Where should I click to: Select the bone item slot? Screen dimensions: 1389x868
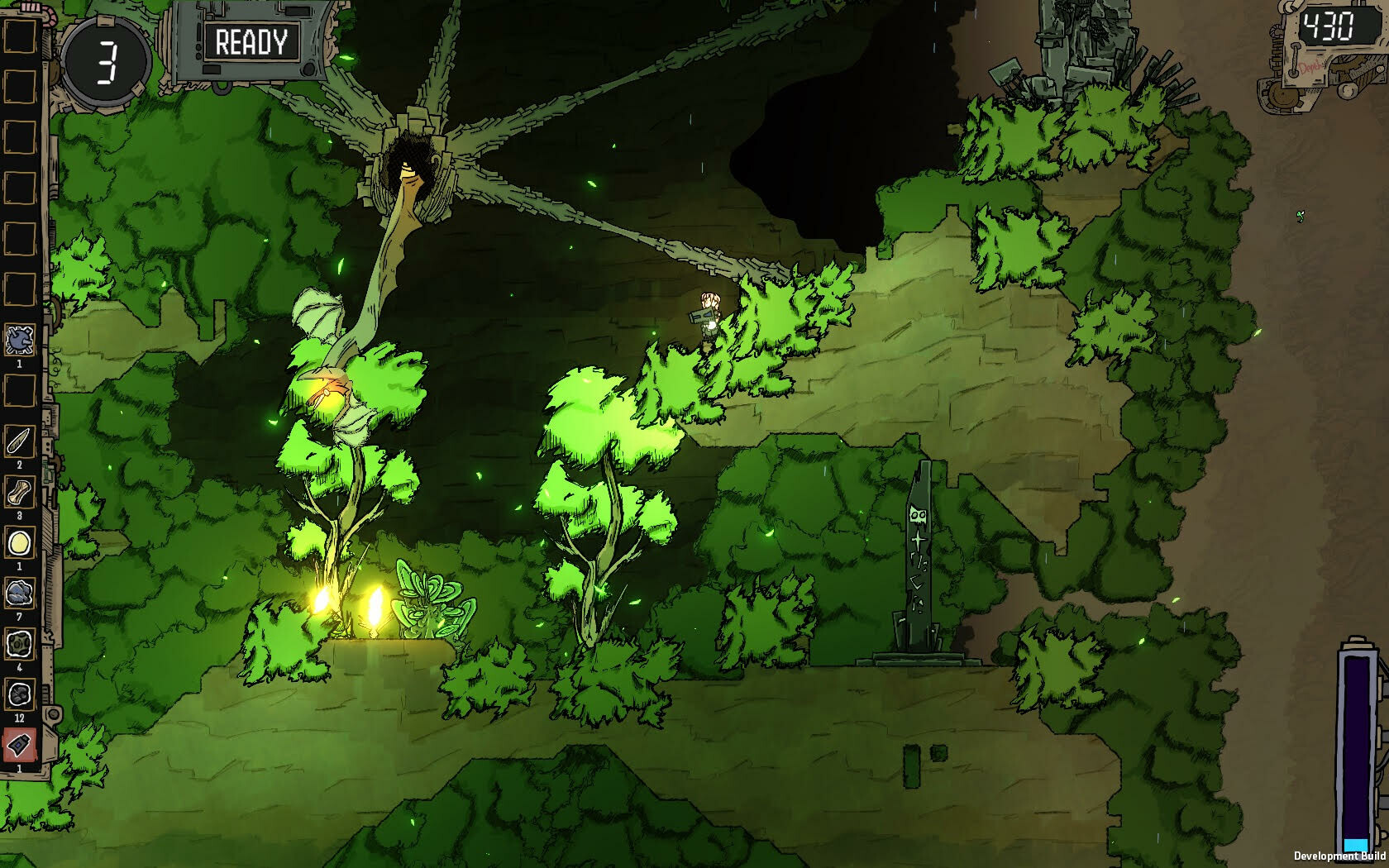(20, 493)
